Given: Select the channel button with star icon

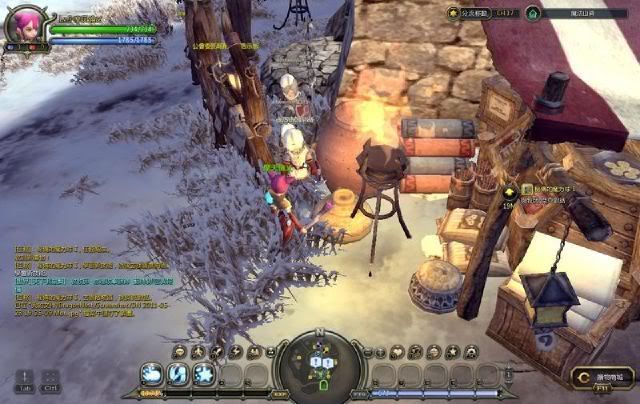Looking at the screenshot, I should (x=454, y=13).
